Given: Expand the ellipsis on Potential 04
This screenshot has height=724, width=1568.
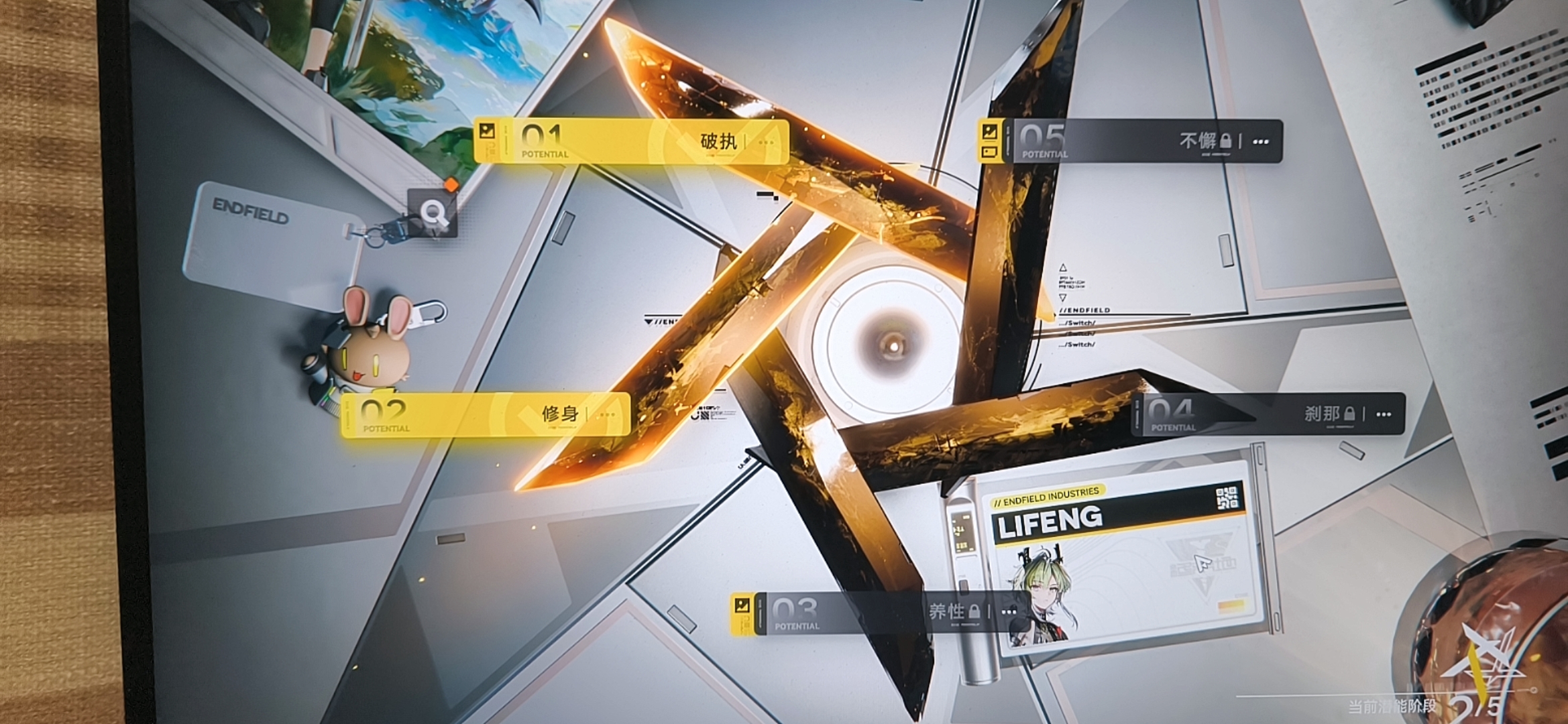Looking at the screenshot, I should pos(1384,415).
